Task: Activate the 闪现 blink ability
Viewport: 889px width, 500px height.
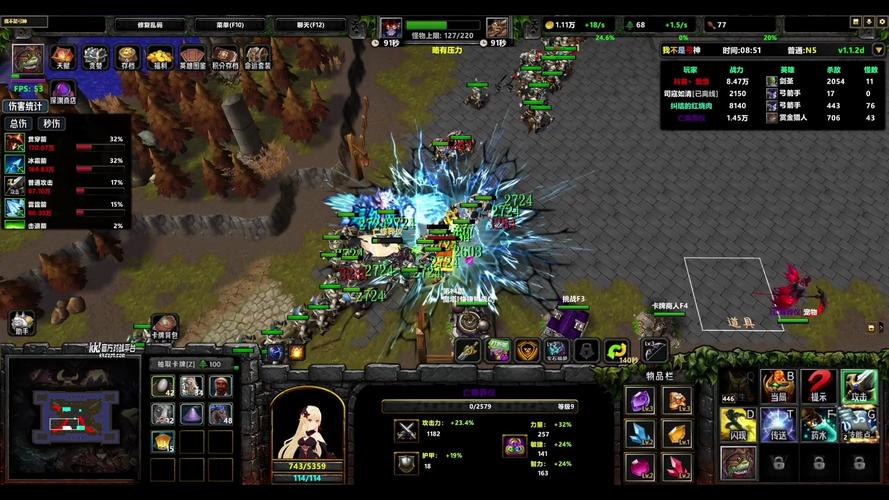Action: pyautogui.click(x=737, y=423)
